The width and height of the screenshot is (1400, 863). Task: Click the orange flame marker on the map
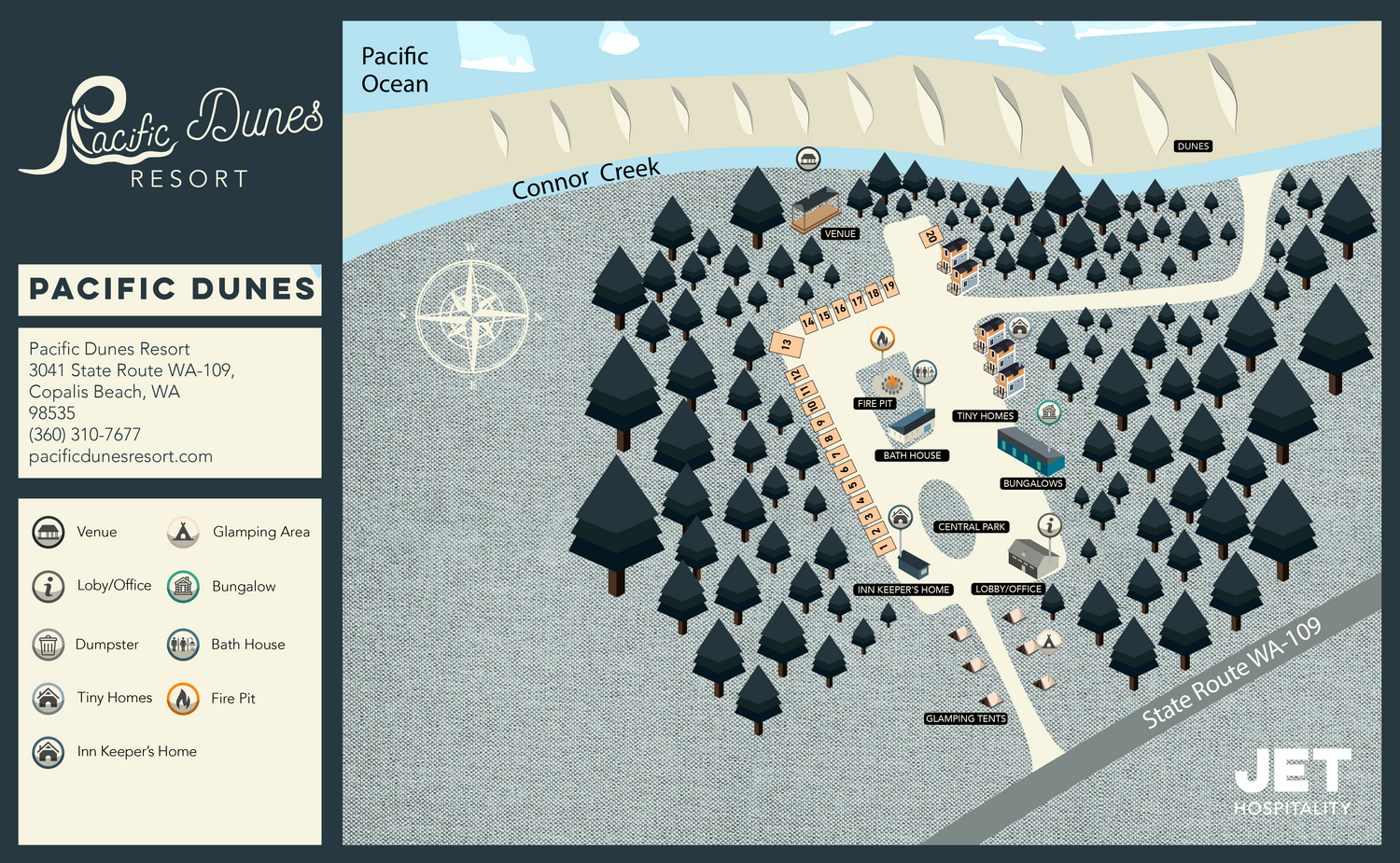882,339
